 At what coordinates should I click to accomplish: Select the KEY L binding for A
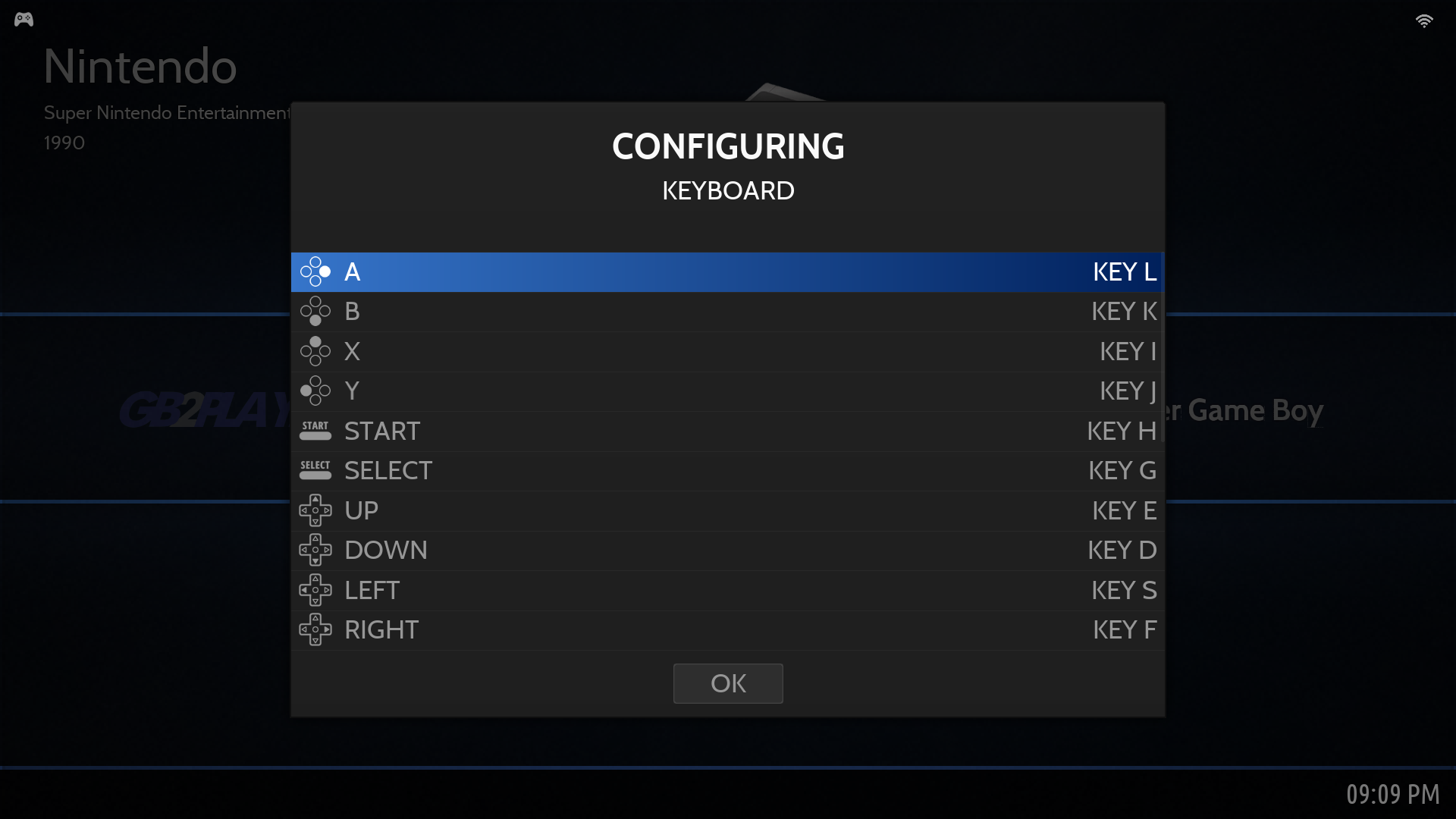[x=1125, y=271]
